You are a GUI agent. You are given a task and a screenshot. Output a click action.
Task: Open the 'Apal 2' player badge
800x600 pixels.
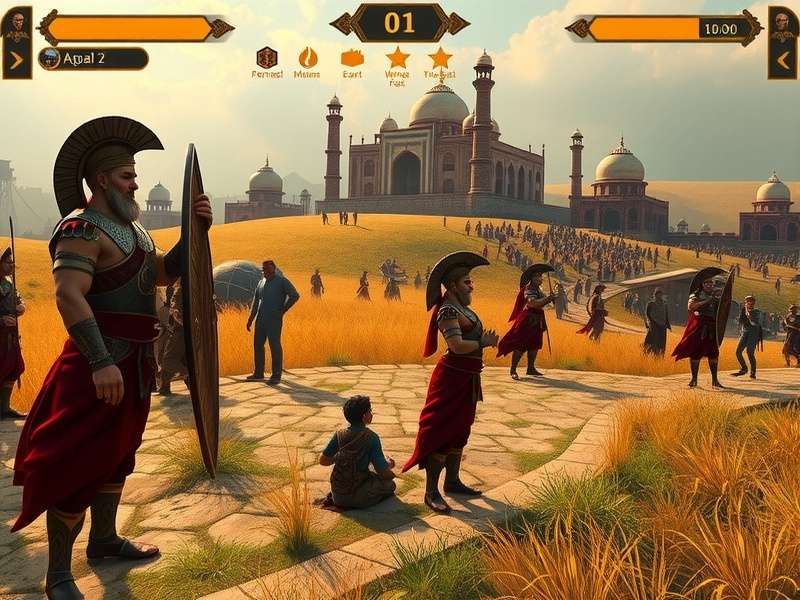93,58
